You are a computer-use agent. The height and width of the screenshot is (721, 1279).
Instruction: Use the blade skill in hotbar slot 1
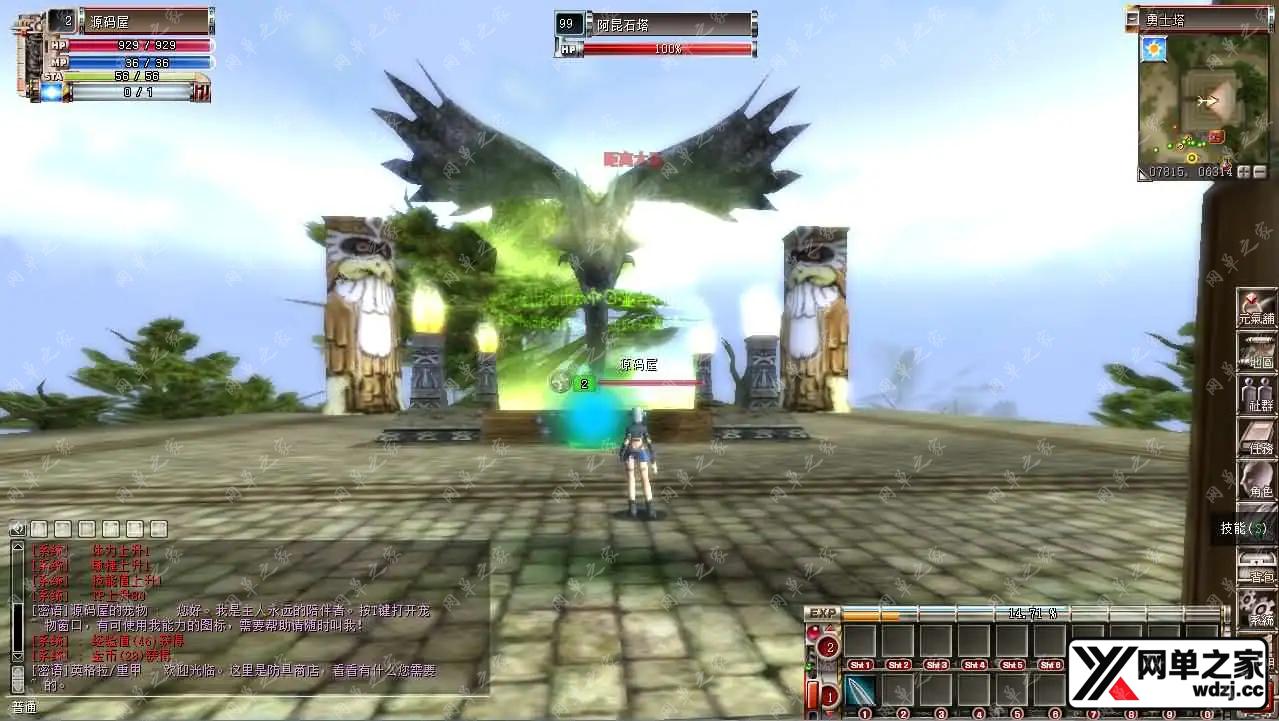861,690
